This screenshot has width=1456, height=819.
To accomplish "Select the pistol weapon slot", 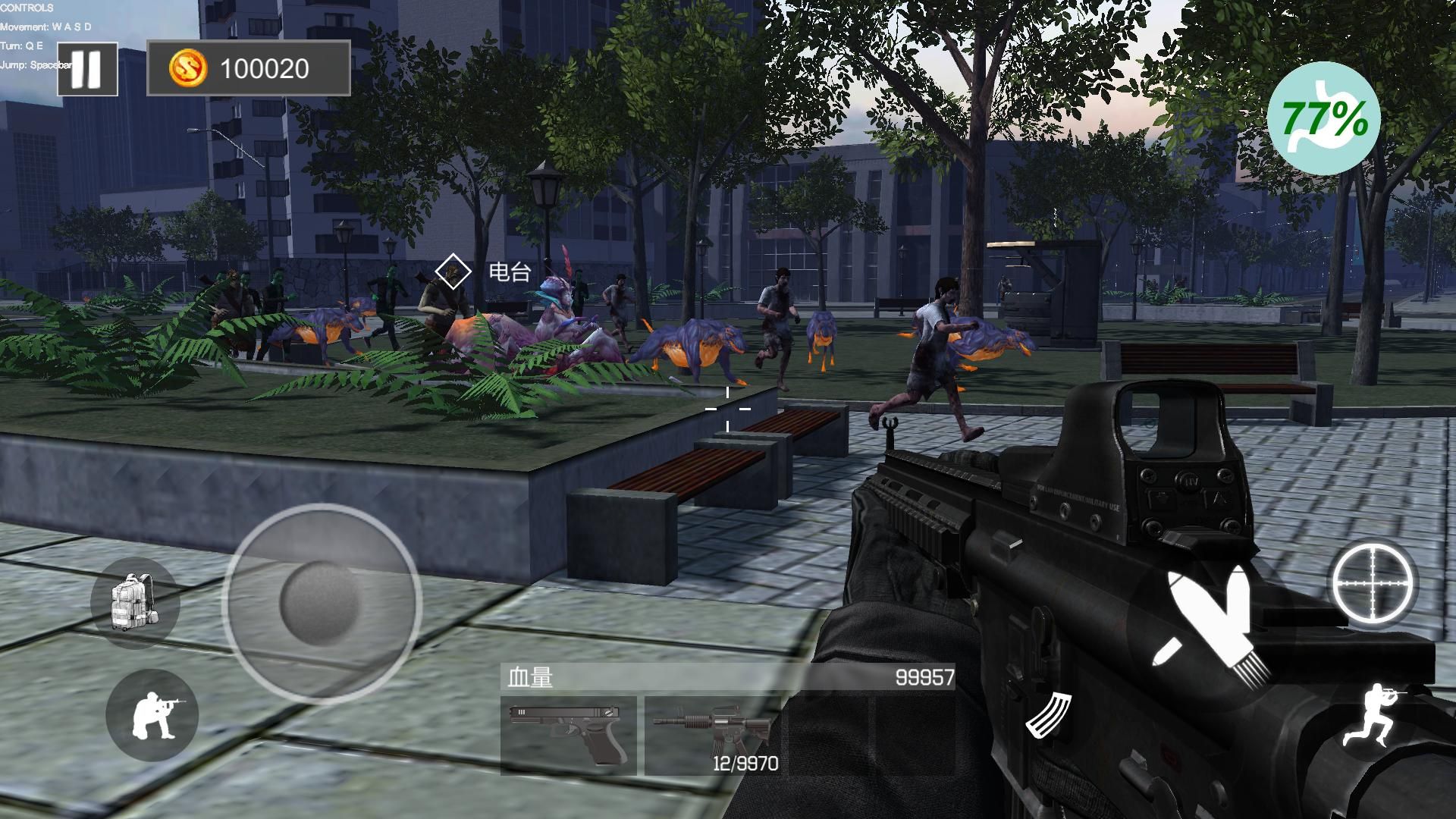I will click(568, 735).
